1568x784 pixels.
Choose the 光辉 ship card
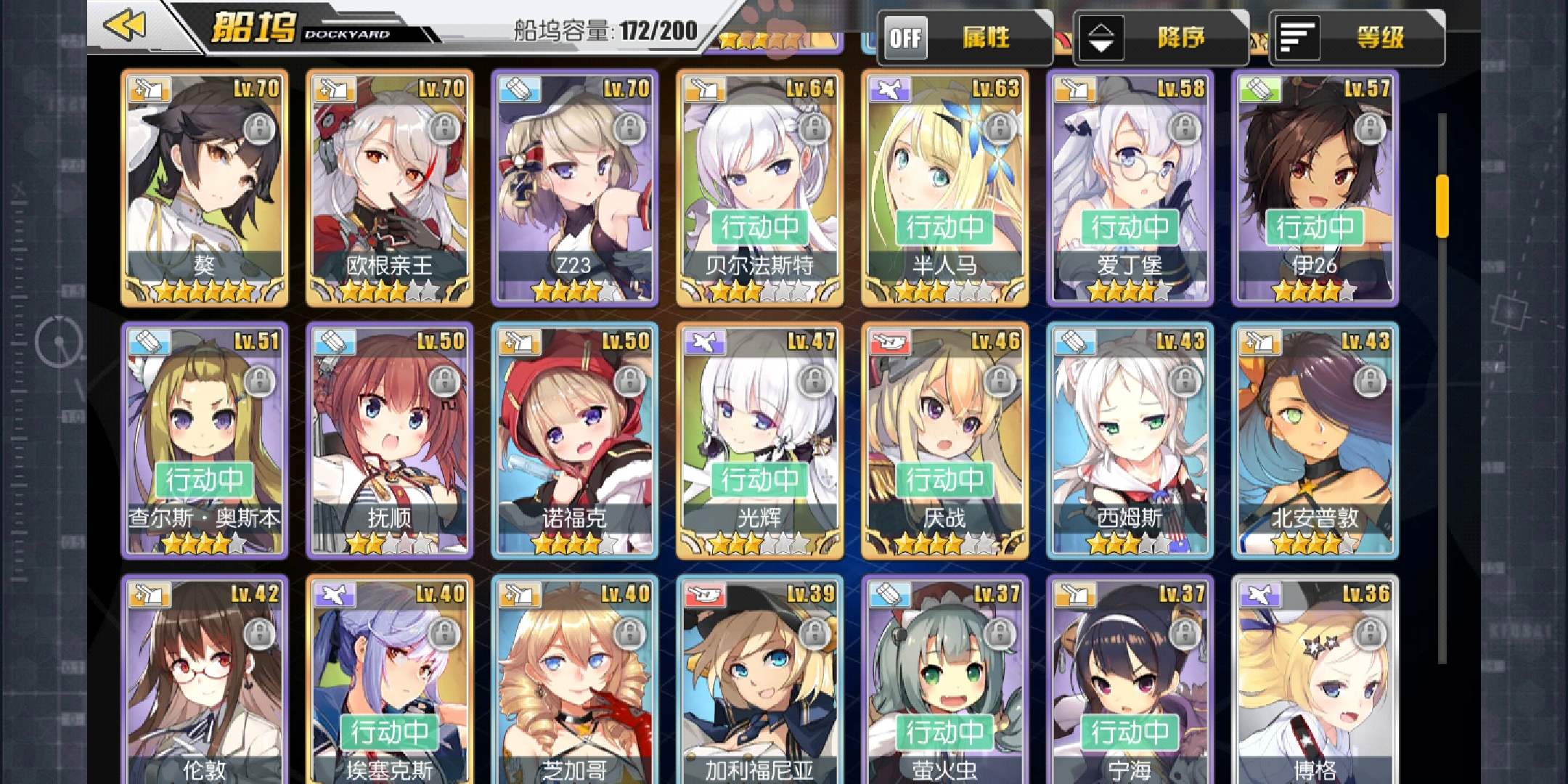point(760,440)
